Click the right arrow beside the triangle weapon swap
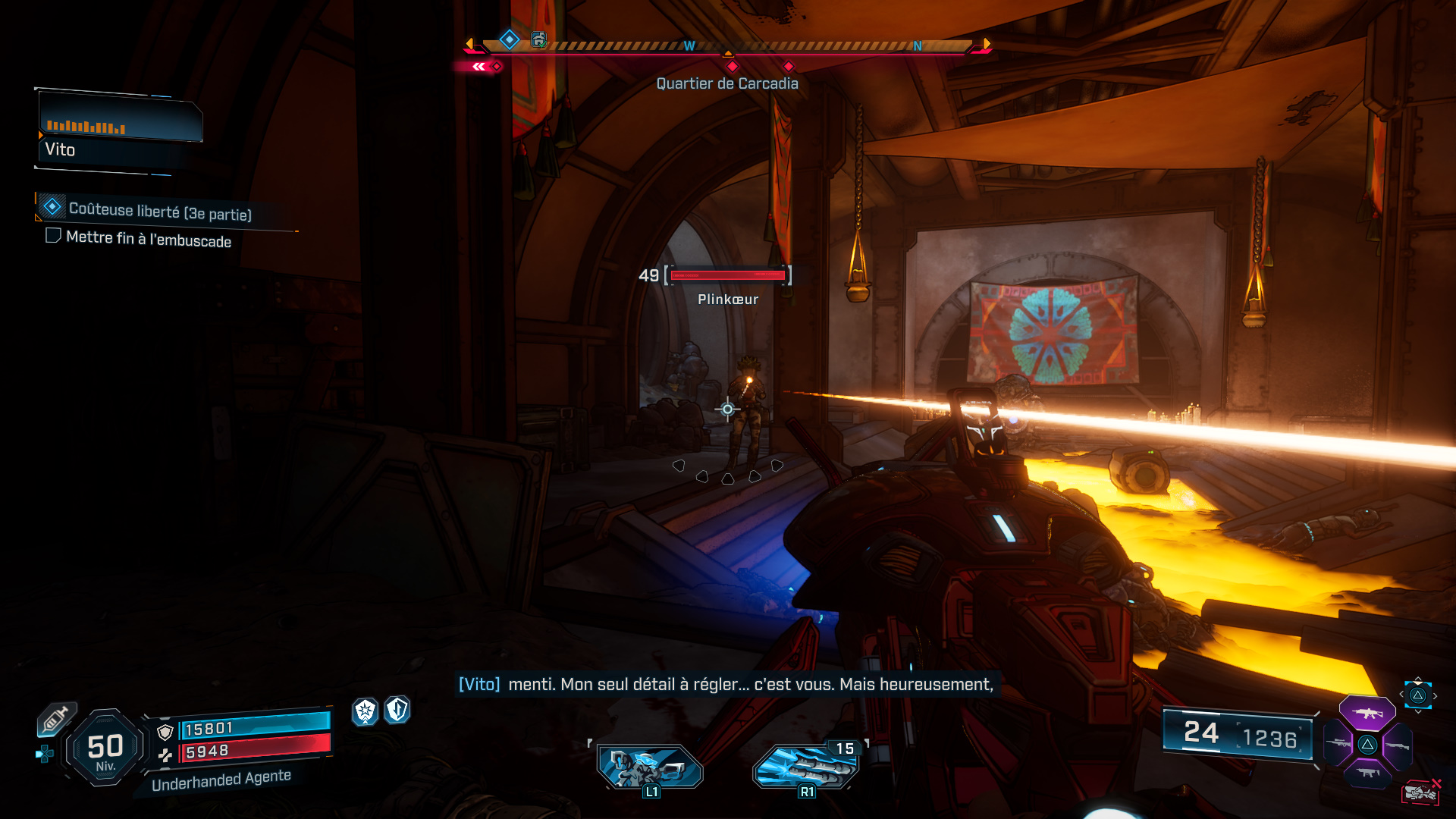The image size is (1456, 819). point(1435,695)
